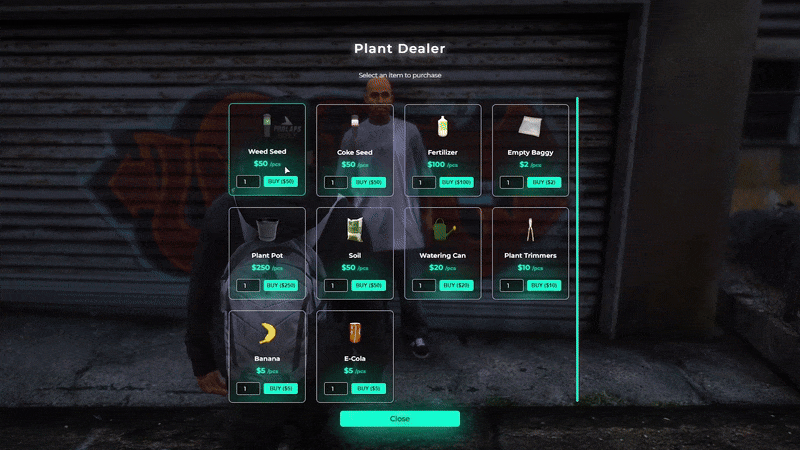Buy Plant Trimmers for $10
Screen dimensions: 800x450
point(544,286)
